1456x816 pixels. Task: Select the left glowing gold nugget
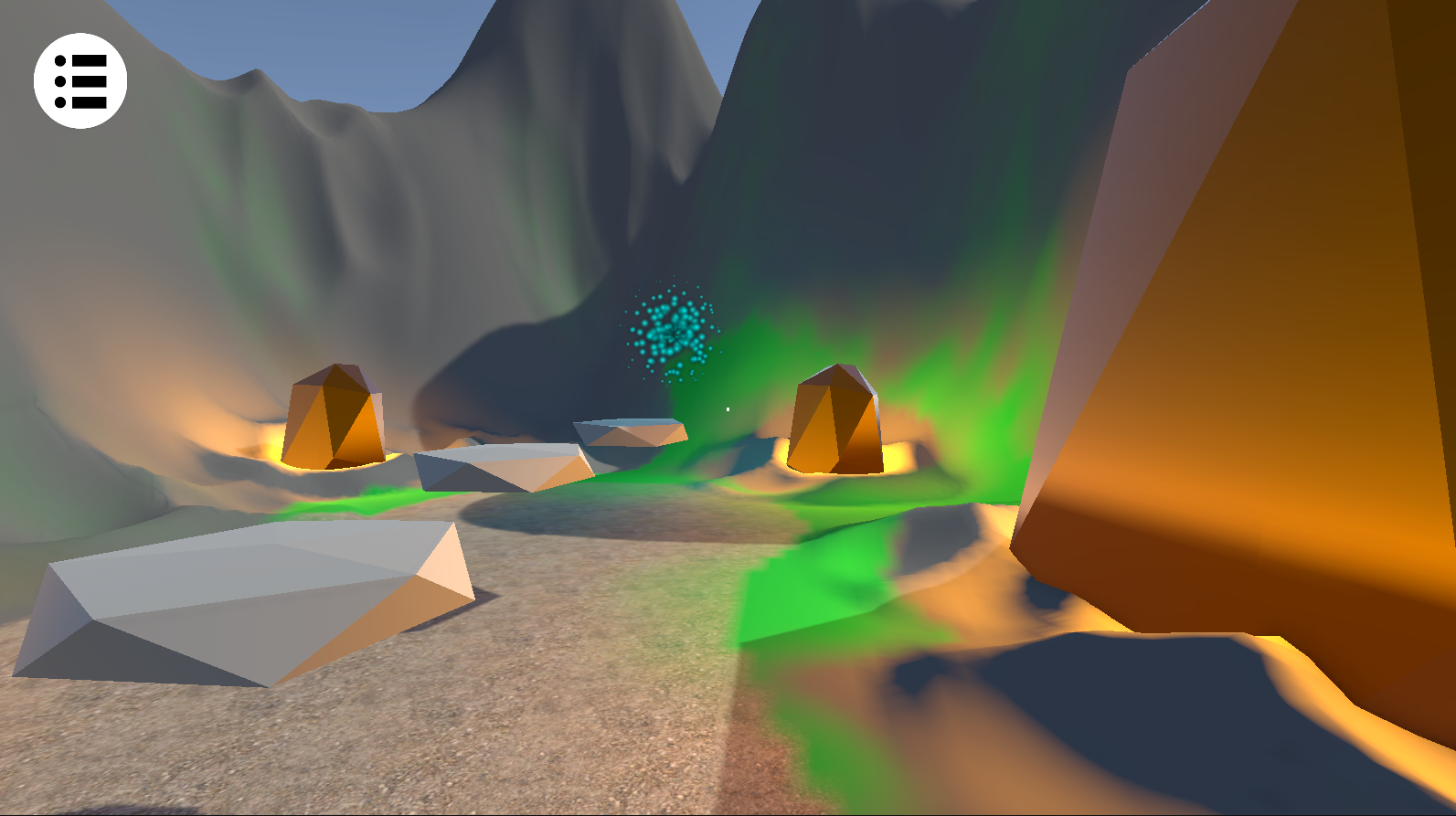point(335,418)
